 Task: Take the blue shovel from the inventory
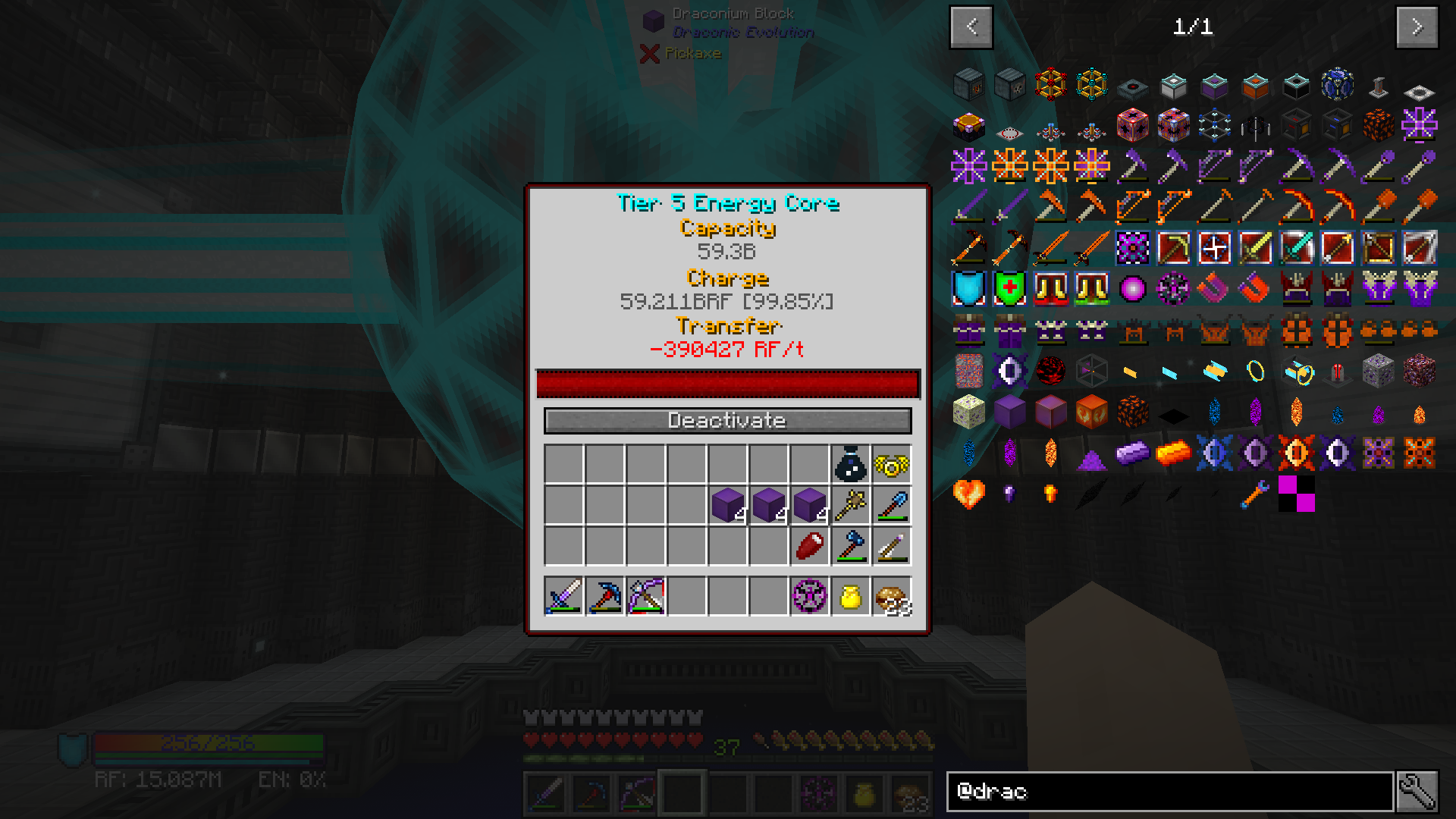[892, 505]
